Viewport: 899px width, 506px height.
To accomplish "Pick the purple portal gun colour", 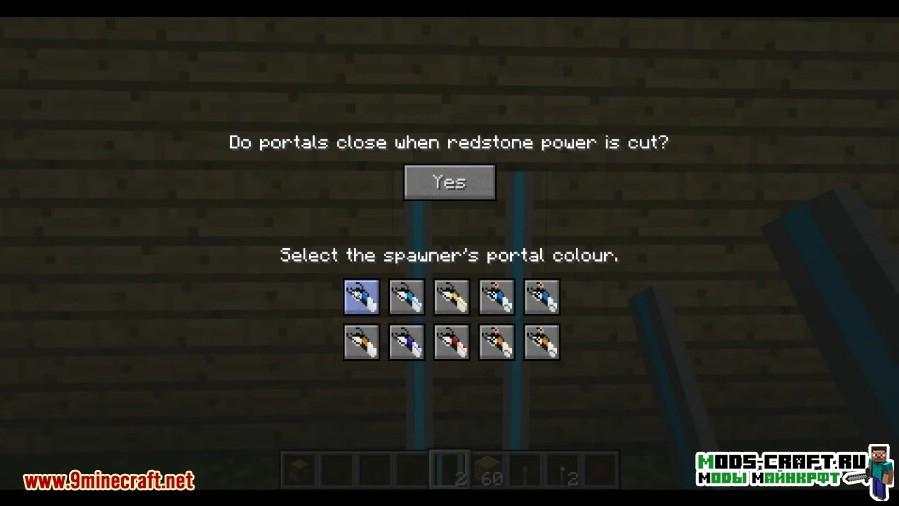I will [406, 341].
